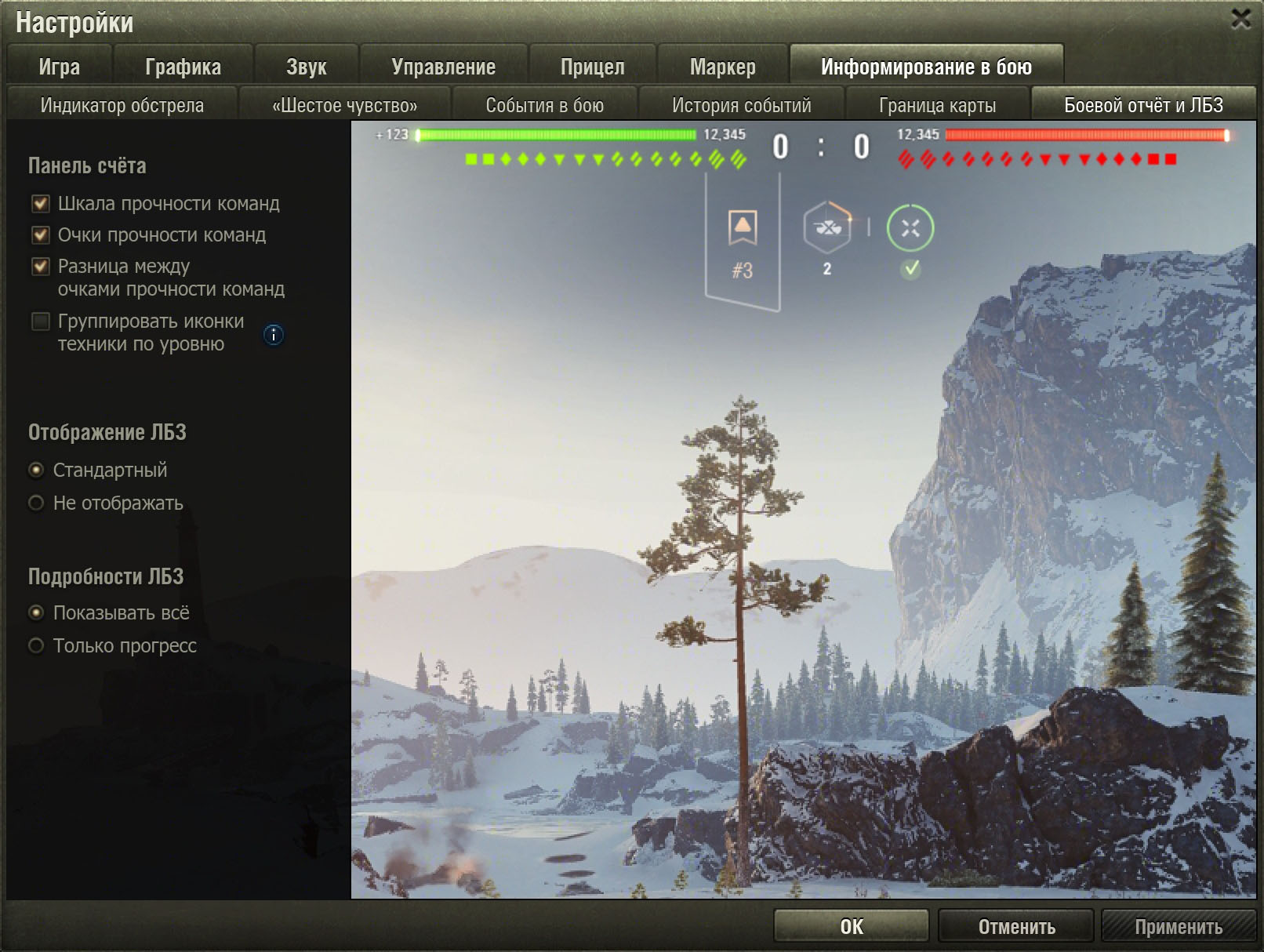1264x952 pixels.
Task: Select the «Шестое чувство» sub-tab
Action: [x=344, y=105]
